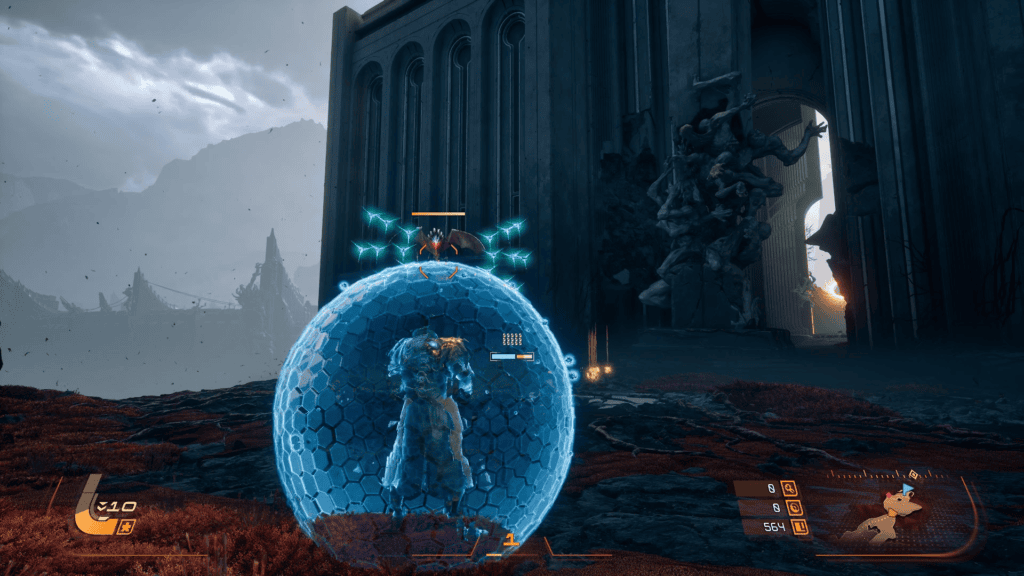This screenshot has width=1024, height=576.
Task: Select the key resource icon
Action: [x=790, y=489]
